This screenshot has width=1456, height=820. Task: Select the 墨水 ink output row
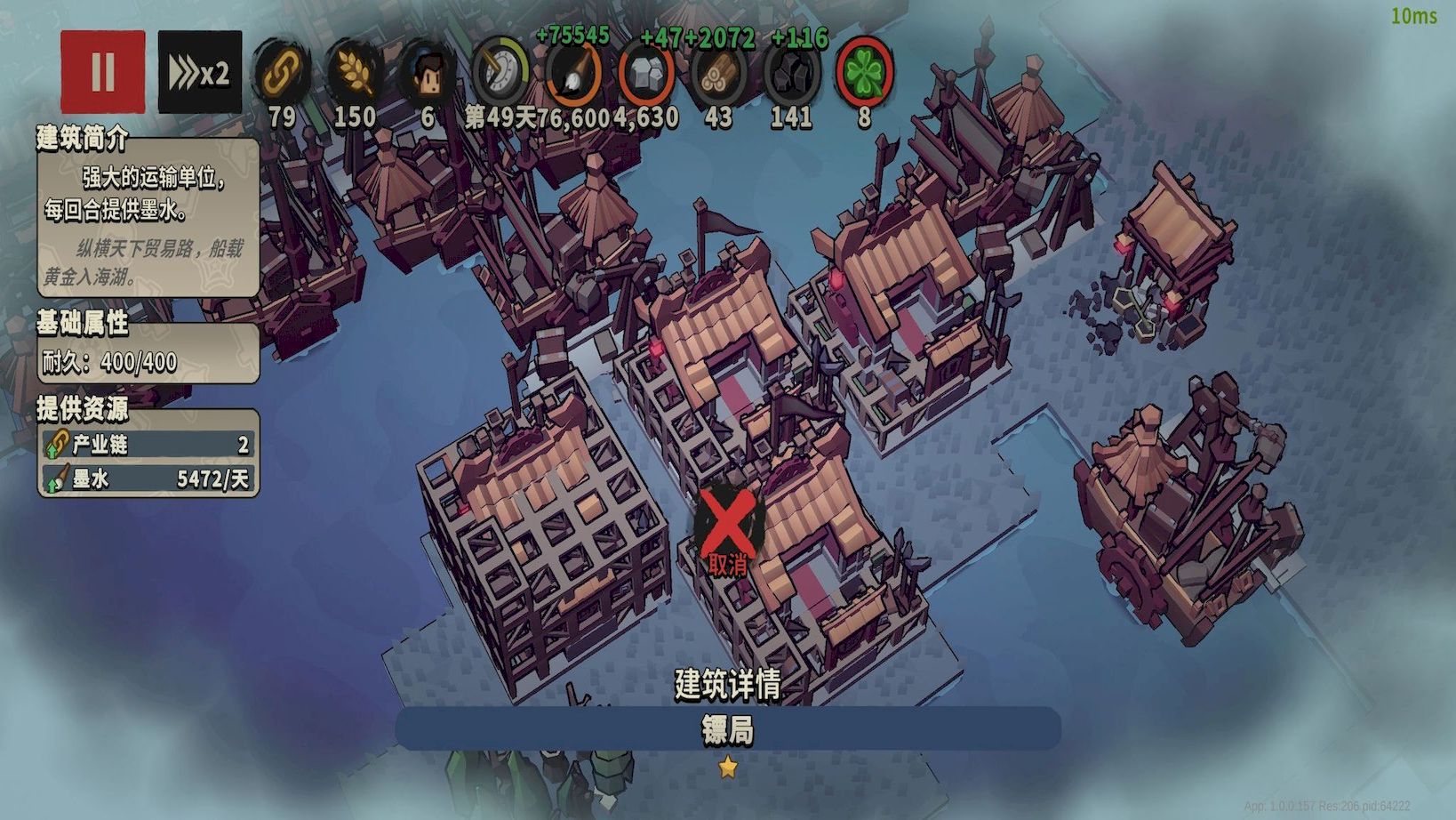(x=148, y=479)
